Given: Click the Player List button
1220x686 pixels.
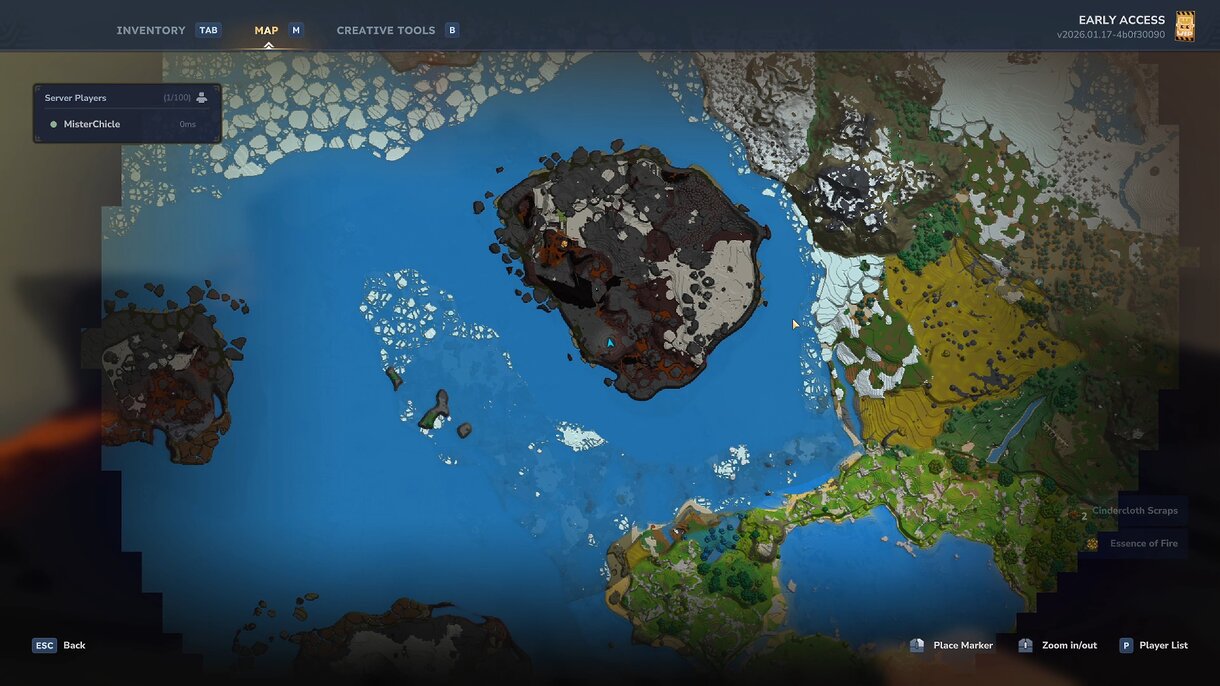Looking at the screenshot, I should [x=1154, y=645].
